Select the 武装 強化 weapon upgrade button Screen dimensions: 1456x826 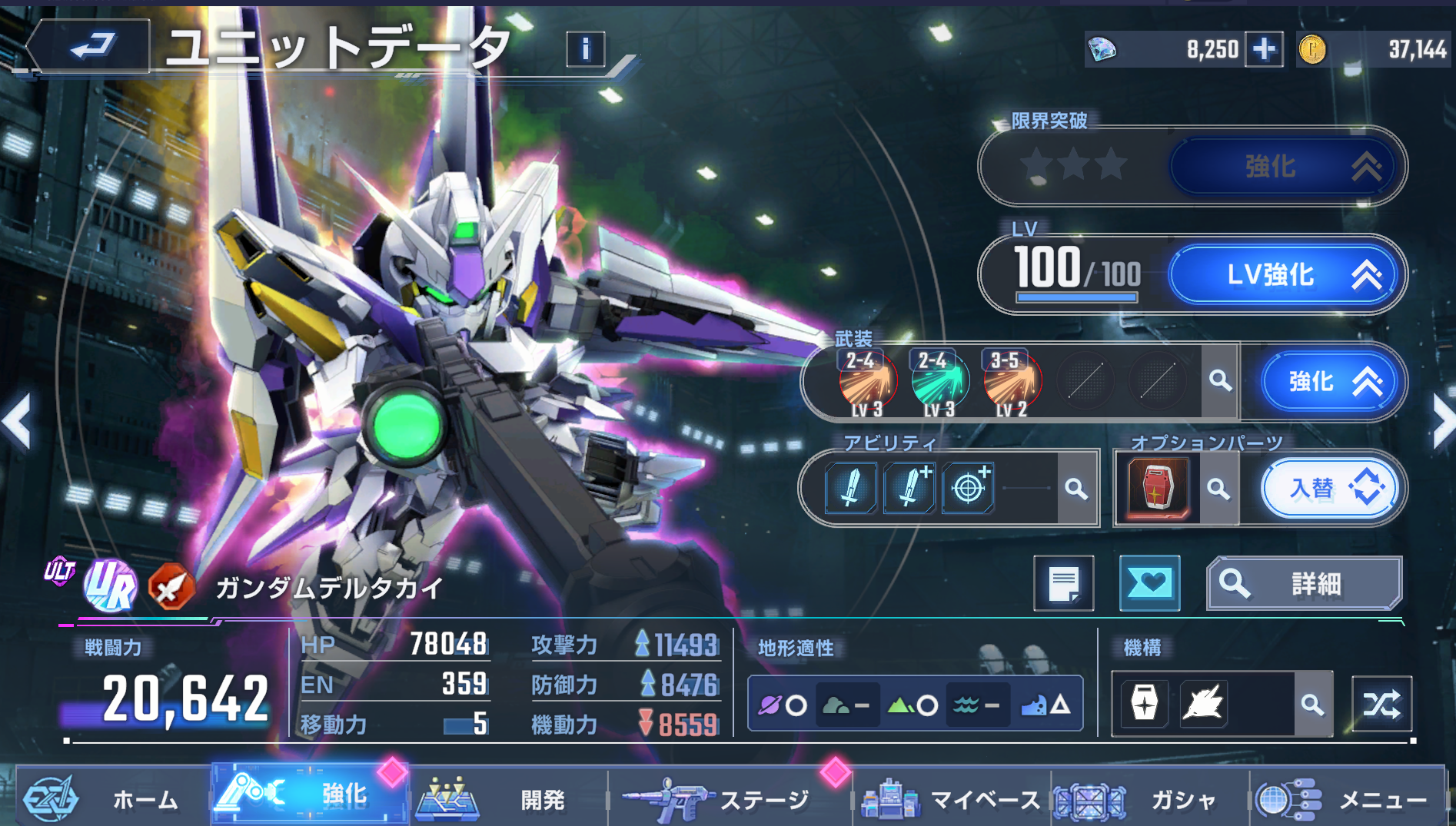point(1332,381)
